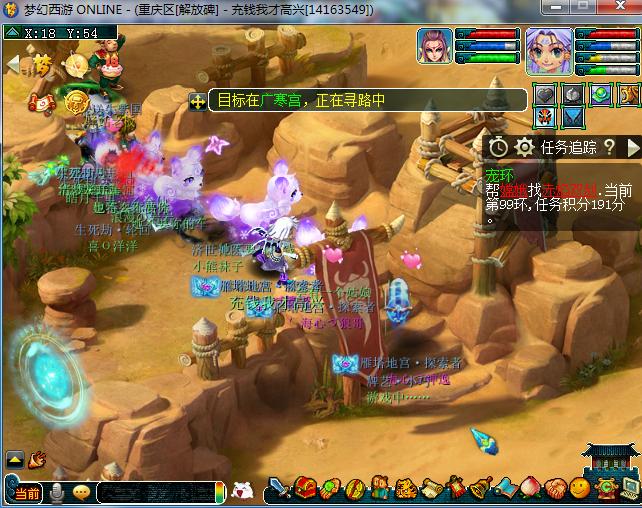642x508 pixels.
Task: Open the smiley face emoticon menu
Action: [x=580, y=489]
